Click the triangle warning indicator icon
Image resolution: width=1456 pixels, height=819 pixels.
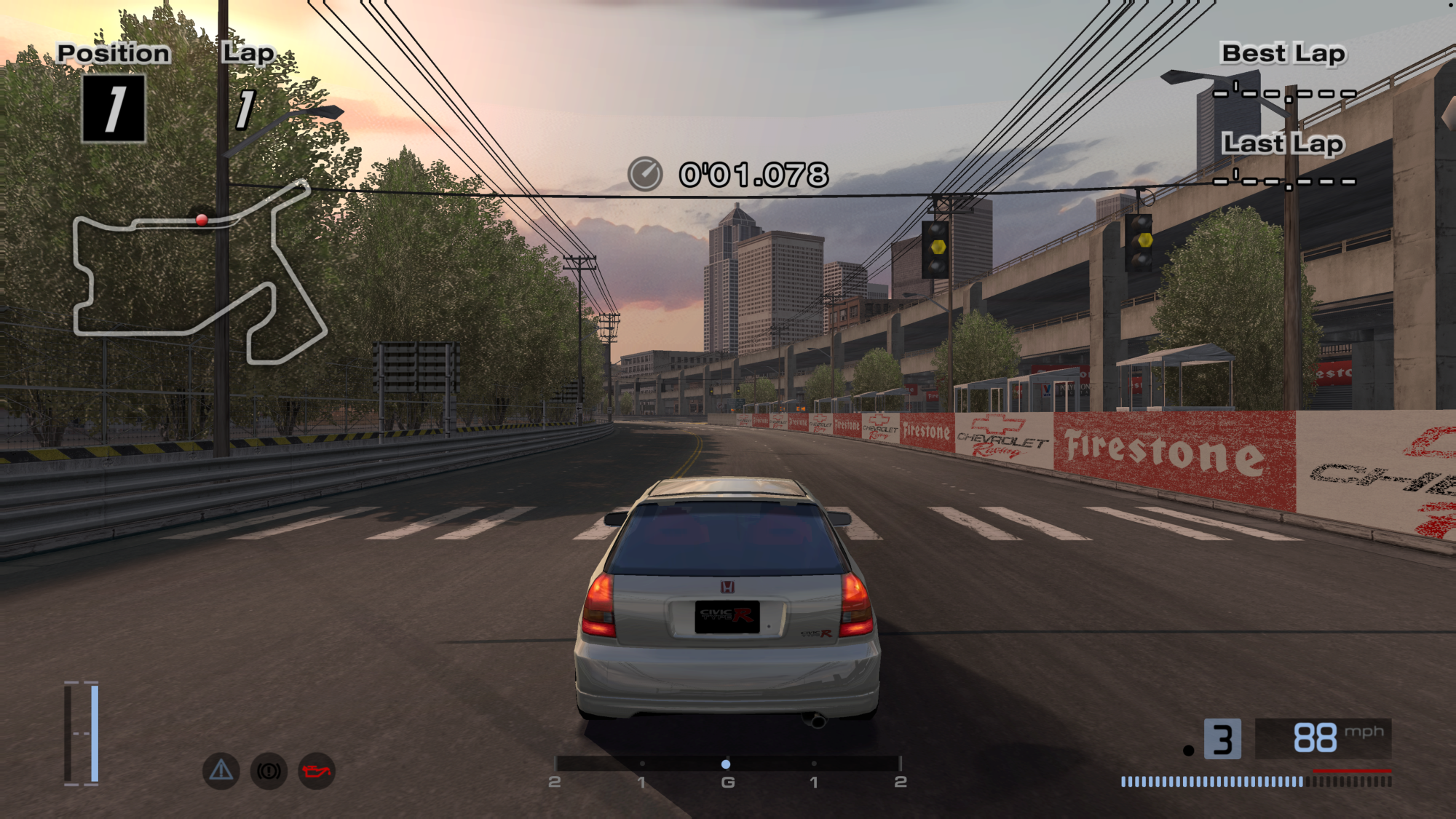221,770
